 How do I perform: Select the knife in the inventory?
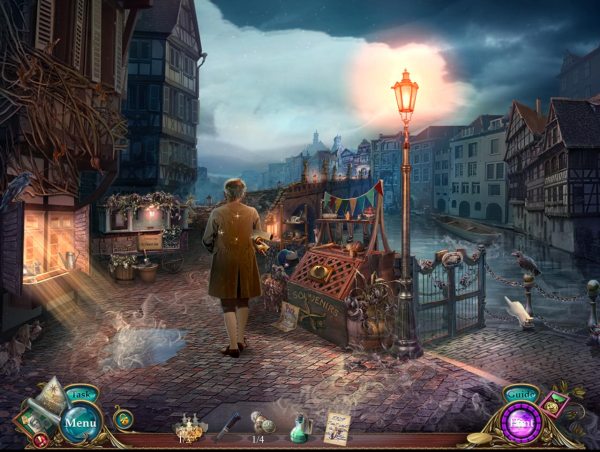click(x=227, y=424)
